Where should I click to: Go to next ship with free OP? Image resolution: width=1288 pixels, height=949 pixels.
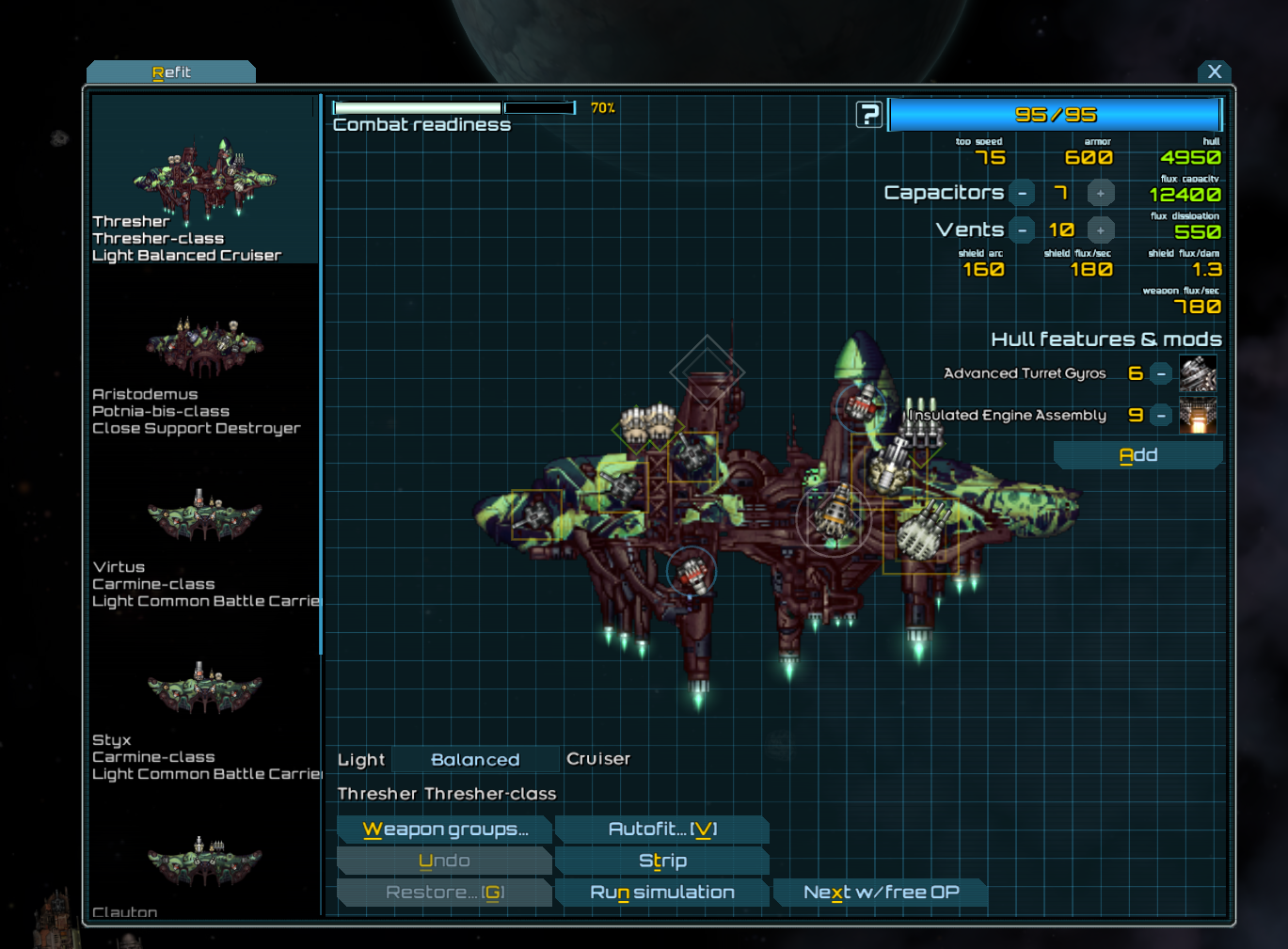pos(881,893)
